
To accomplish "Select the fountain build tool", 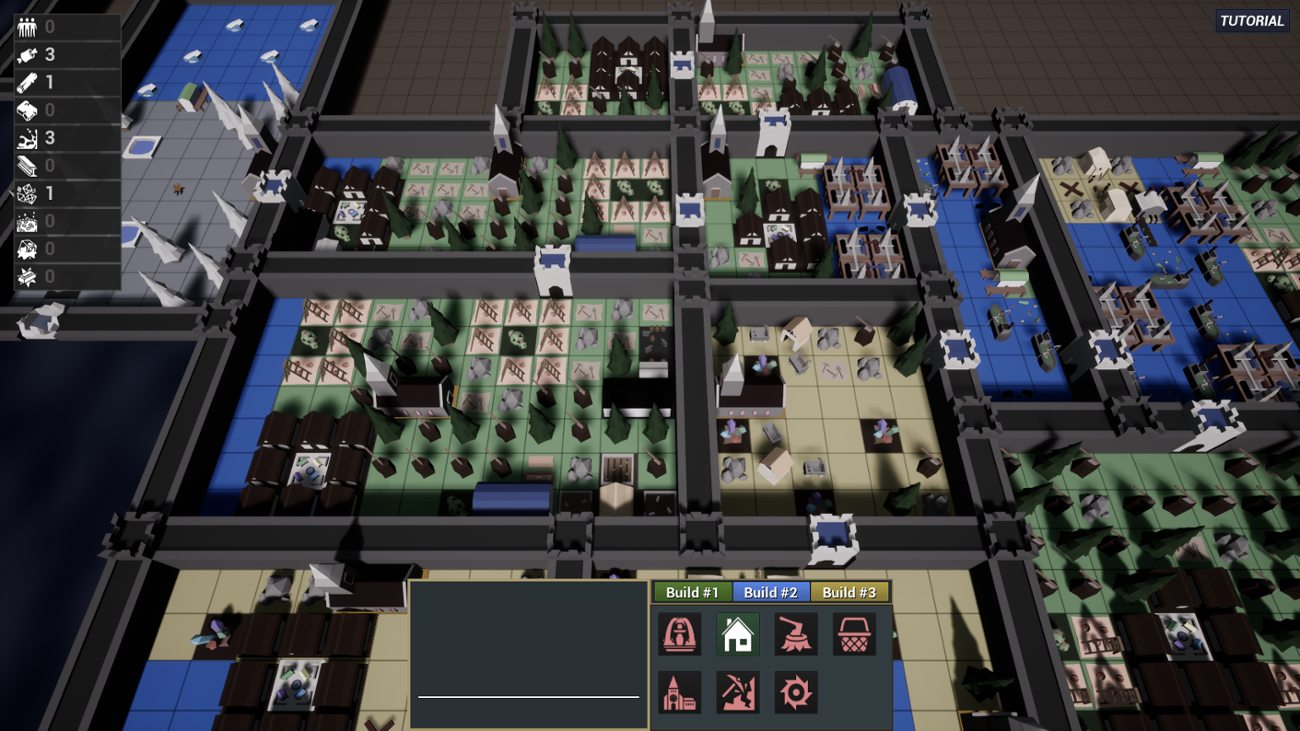I will (679, 634).
